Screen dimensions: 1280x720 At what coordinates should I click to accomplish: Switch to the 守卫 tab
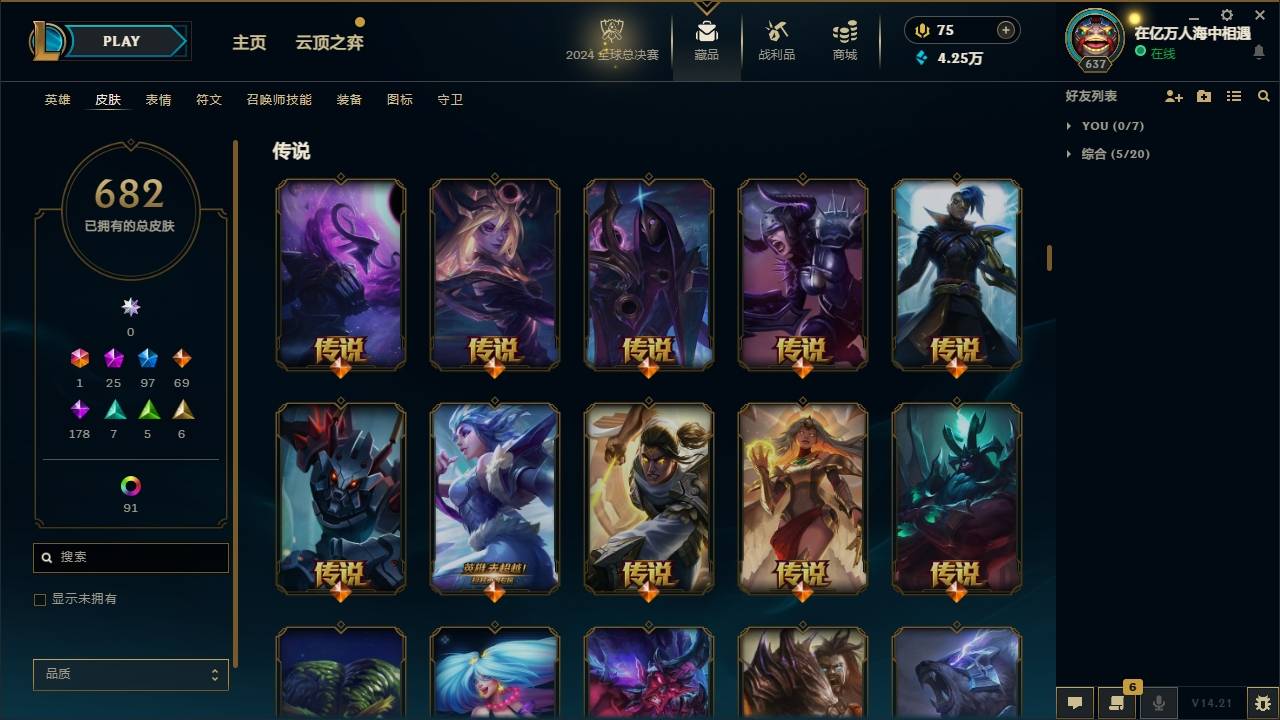point(450,100)
